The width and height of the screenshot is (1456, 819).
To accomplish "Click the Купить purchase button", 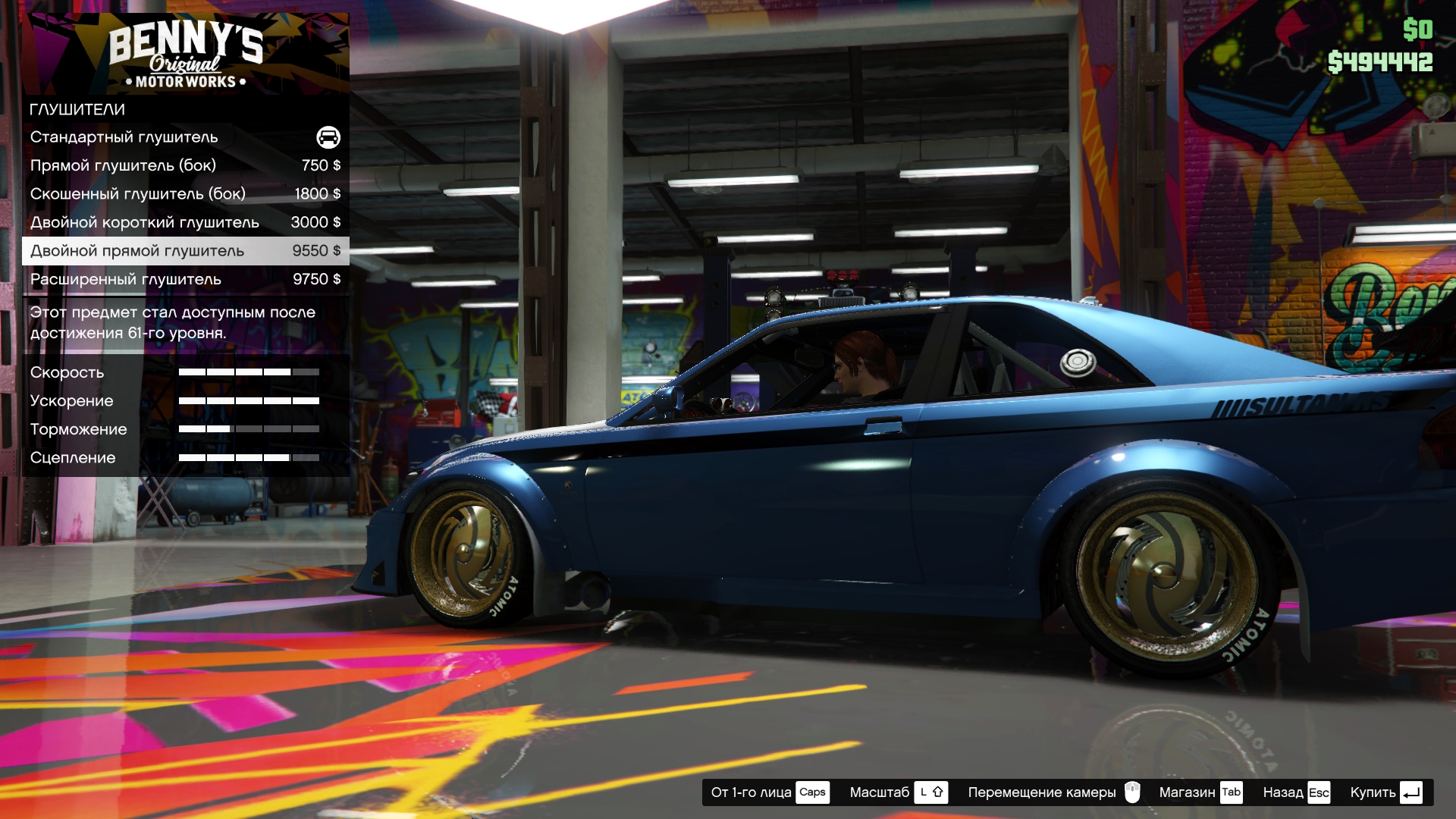I will [x=1385, y=792].
